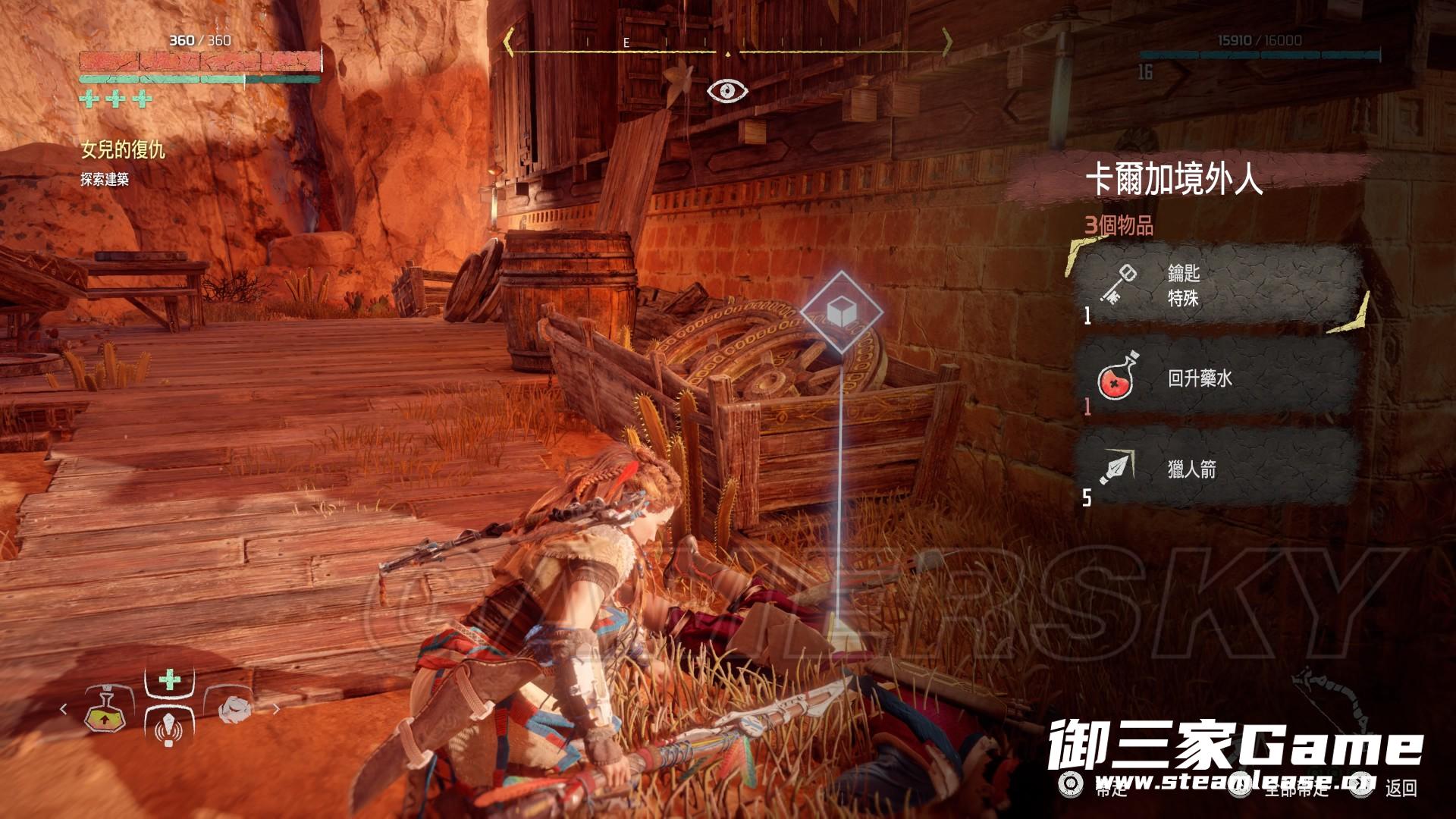Click the 返回 back option
The image size is (1456, 819).
coord(1400,789)
